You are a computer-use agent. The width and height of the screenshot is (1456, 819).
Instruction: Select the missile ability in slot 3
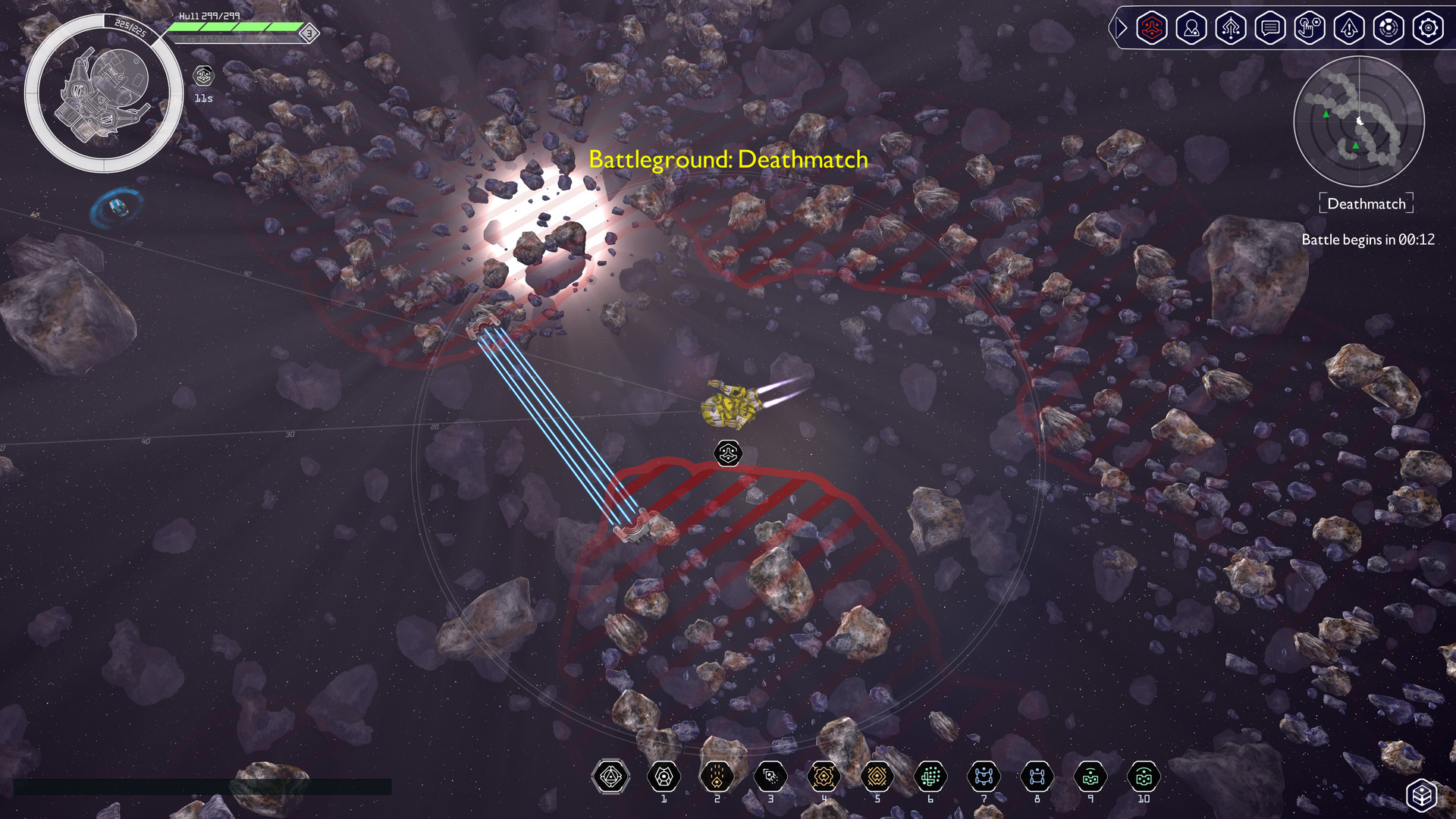[770, 775]
